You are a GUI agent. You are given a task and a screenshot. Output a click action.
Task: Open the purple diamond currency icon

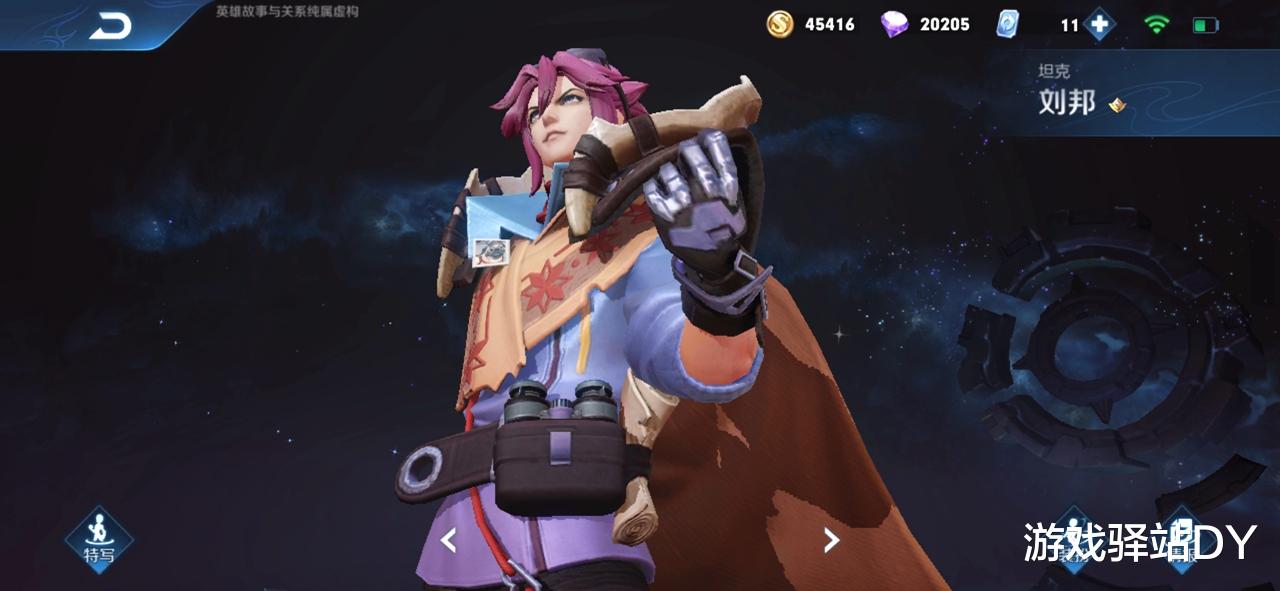coord(894,24)
